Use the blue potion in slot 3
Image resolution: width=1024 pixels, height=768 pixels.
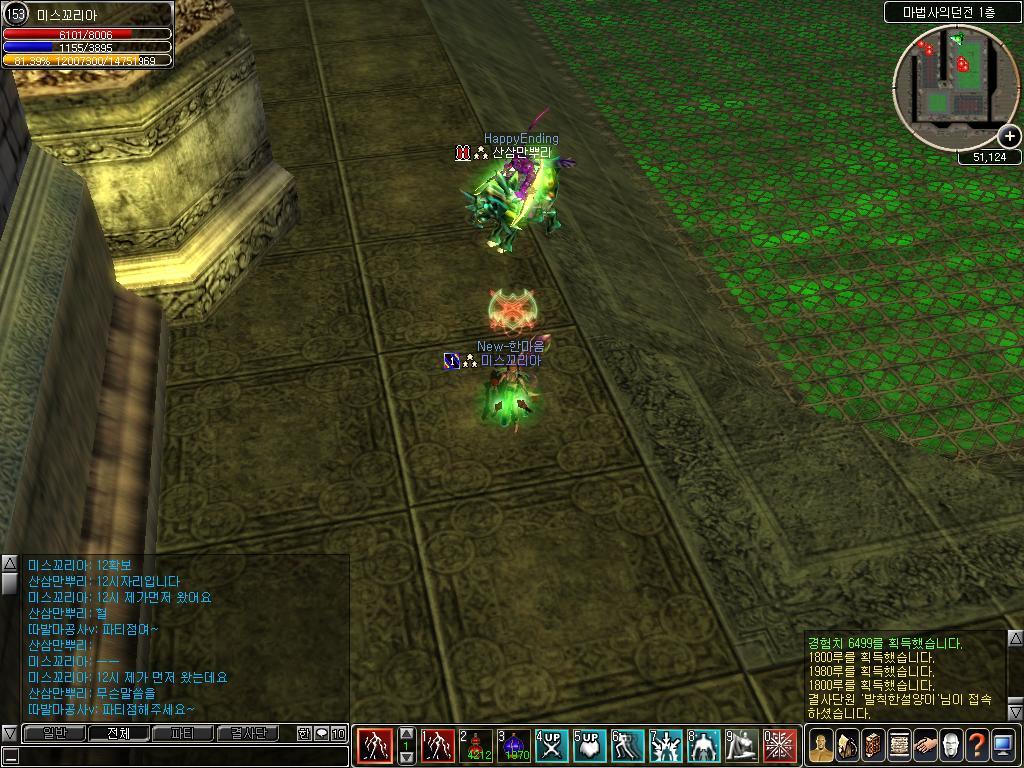(514, 746)
